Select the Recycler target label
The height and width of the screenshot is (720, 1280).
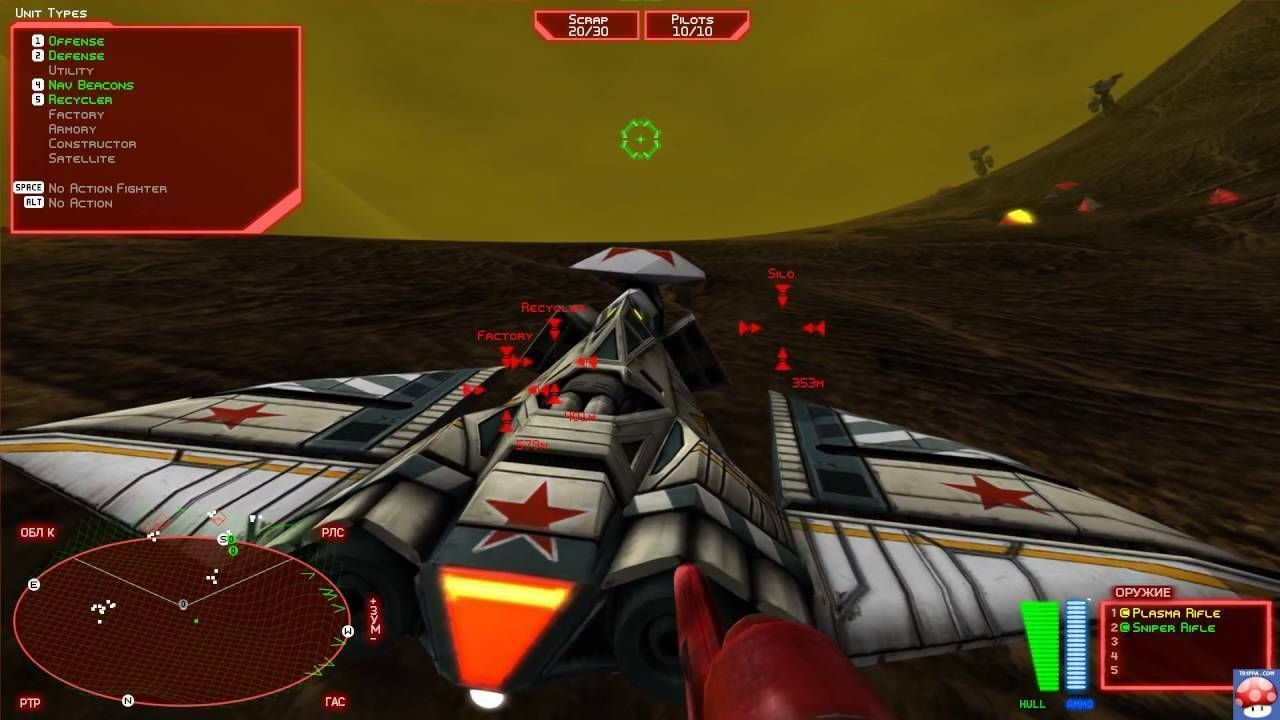[x=551, y=308]
